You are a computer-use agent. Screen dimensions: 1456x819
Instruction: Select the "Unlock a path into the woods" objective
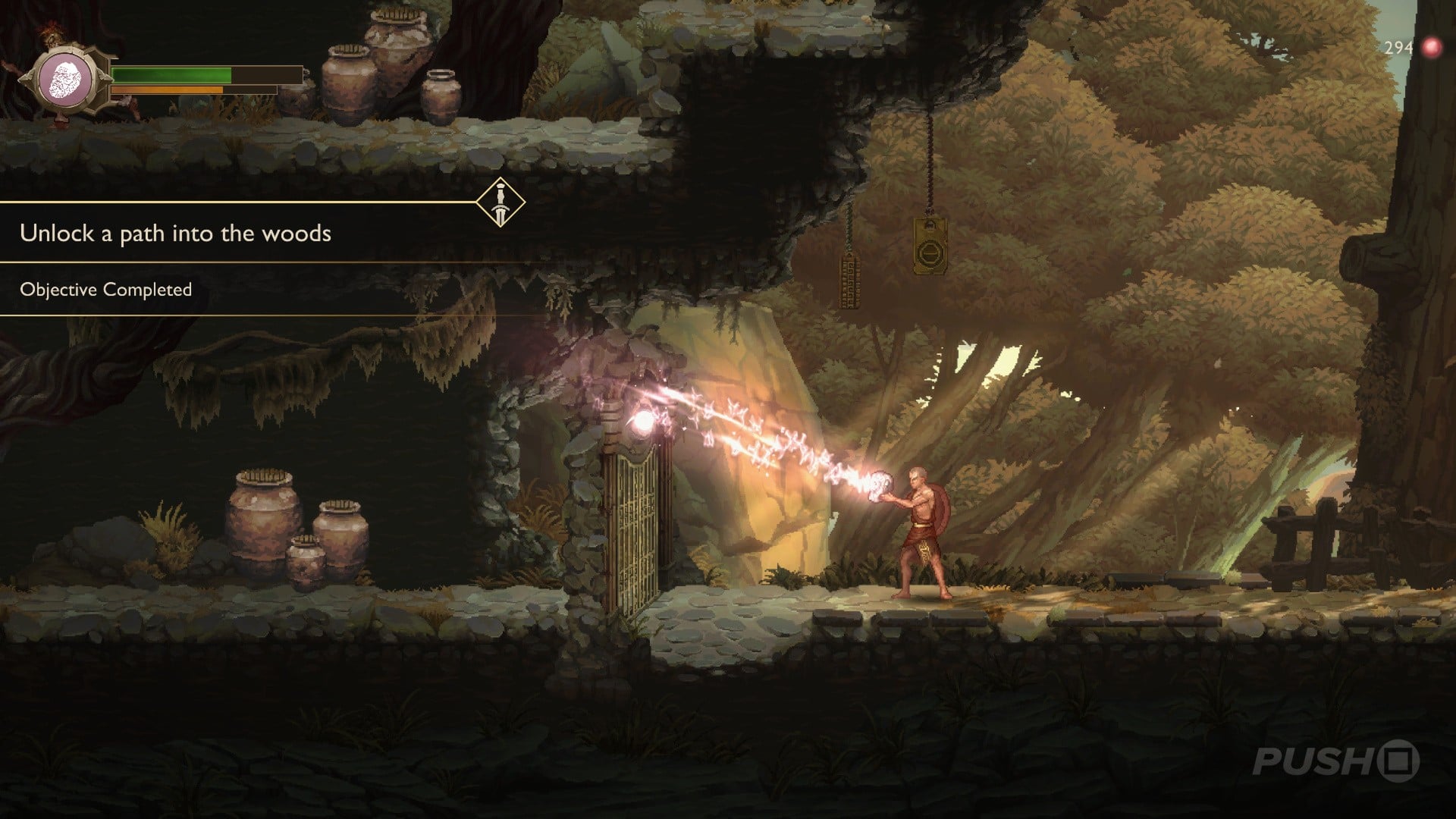[x=175, y=234]
